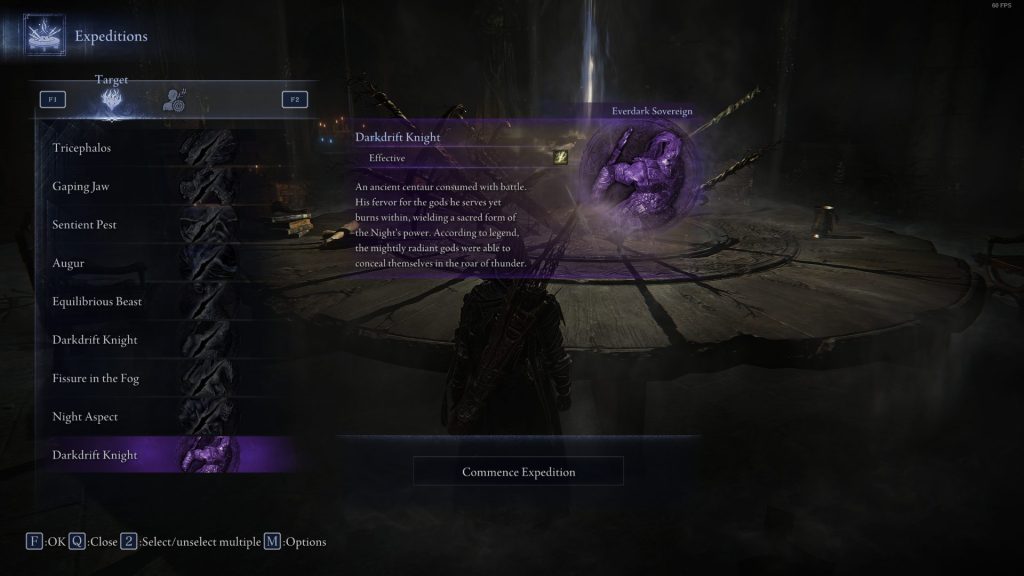This screenshot has width=1024, height=576.
Task: Click the Commence Expedition button
Action: point(518,471)
